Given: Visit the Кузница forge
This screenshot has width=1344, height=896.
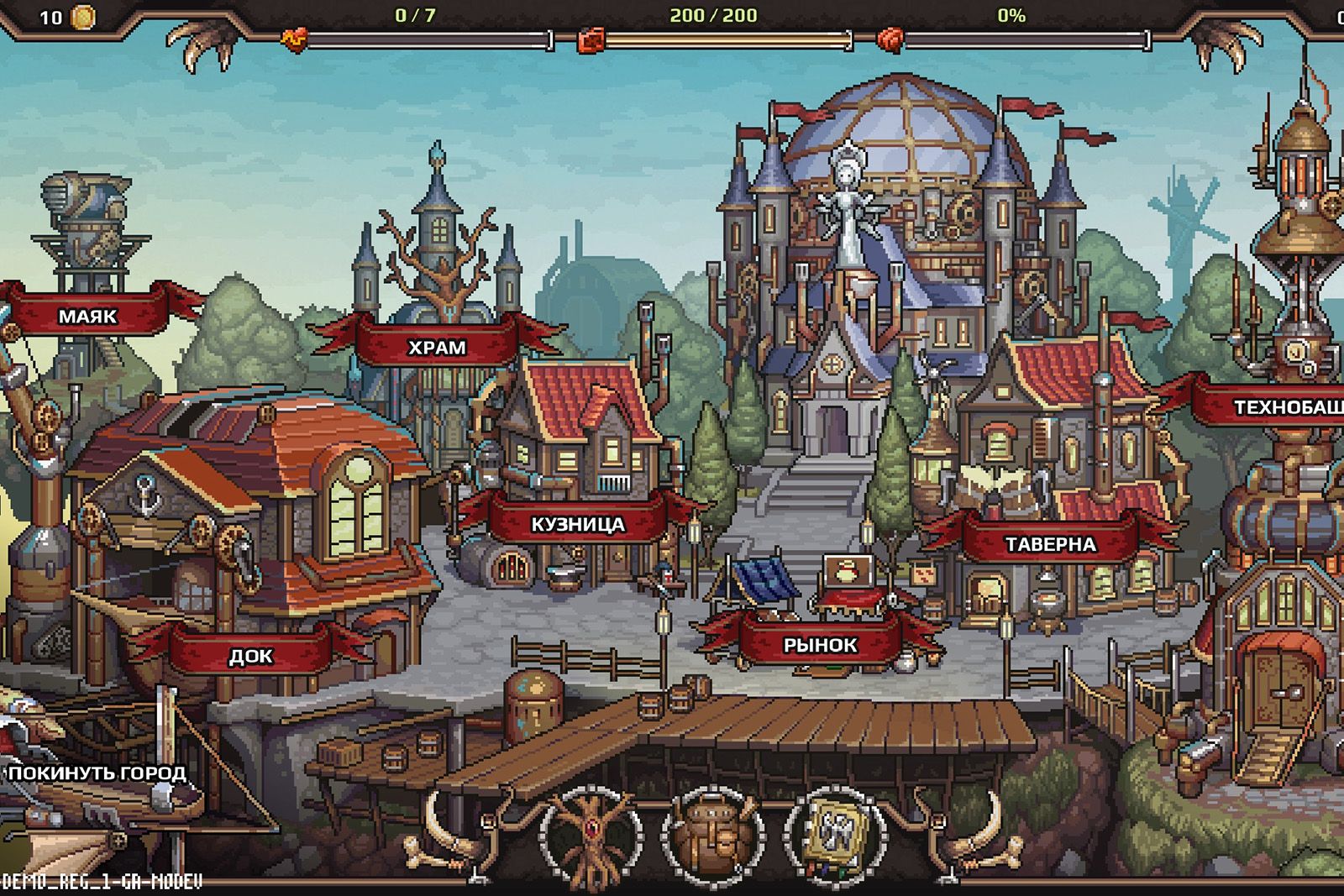Looking at the screenshot, I should 578,525.
